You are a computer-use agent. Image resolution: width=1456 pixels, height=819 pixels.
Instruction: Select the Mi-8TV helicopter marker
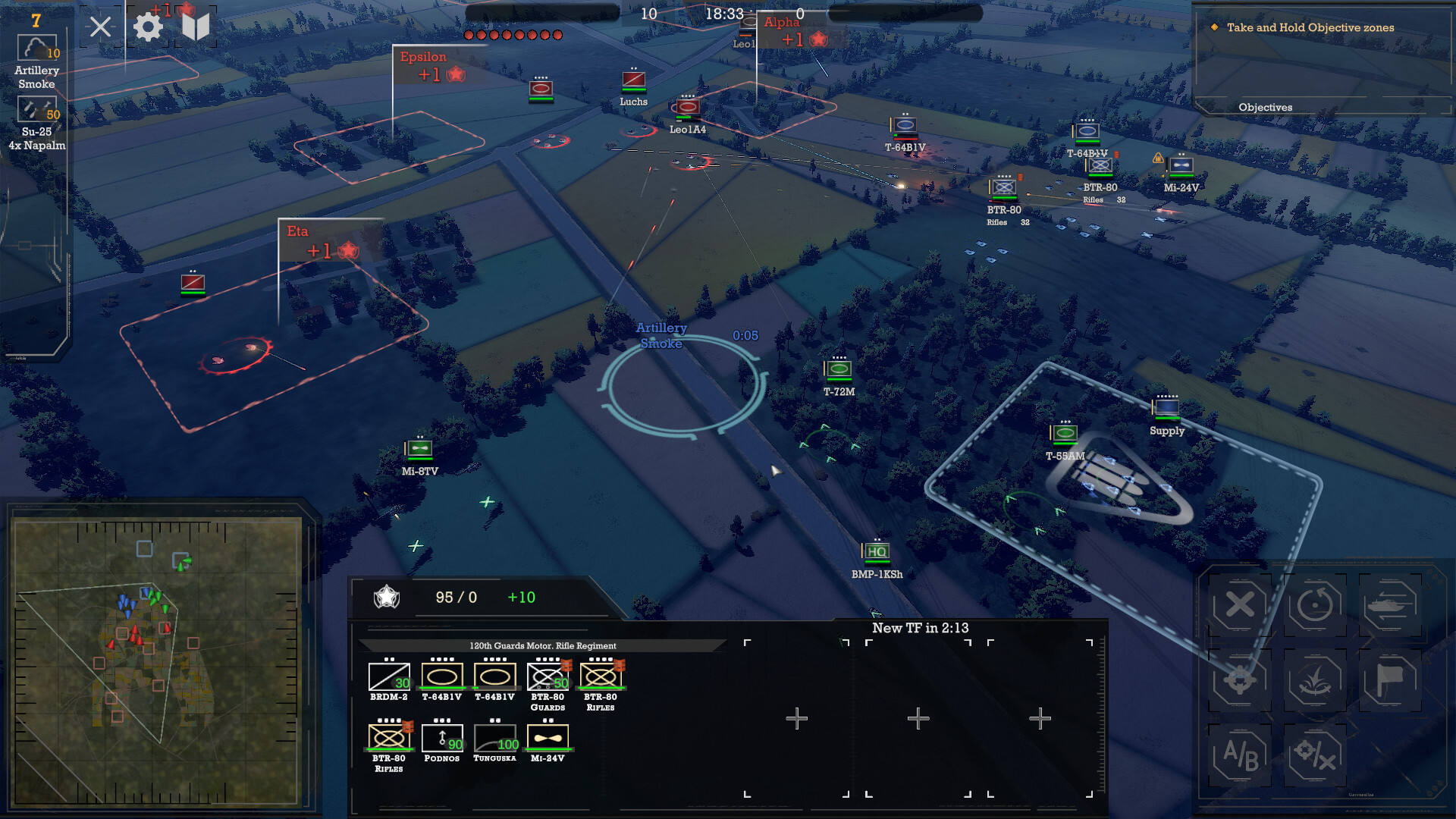coord(419,449)
